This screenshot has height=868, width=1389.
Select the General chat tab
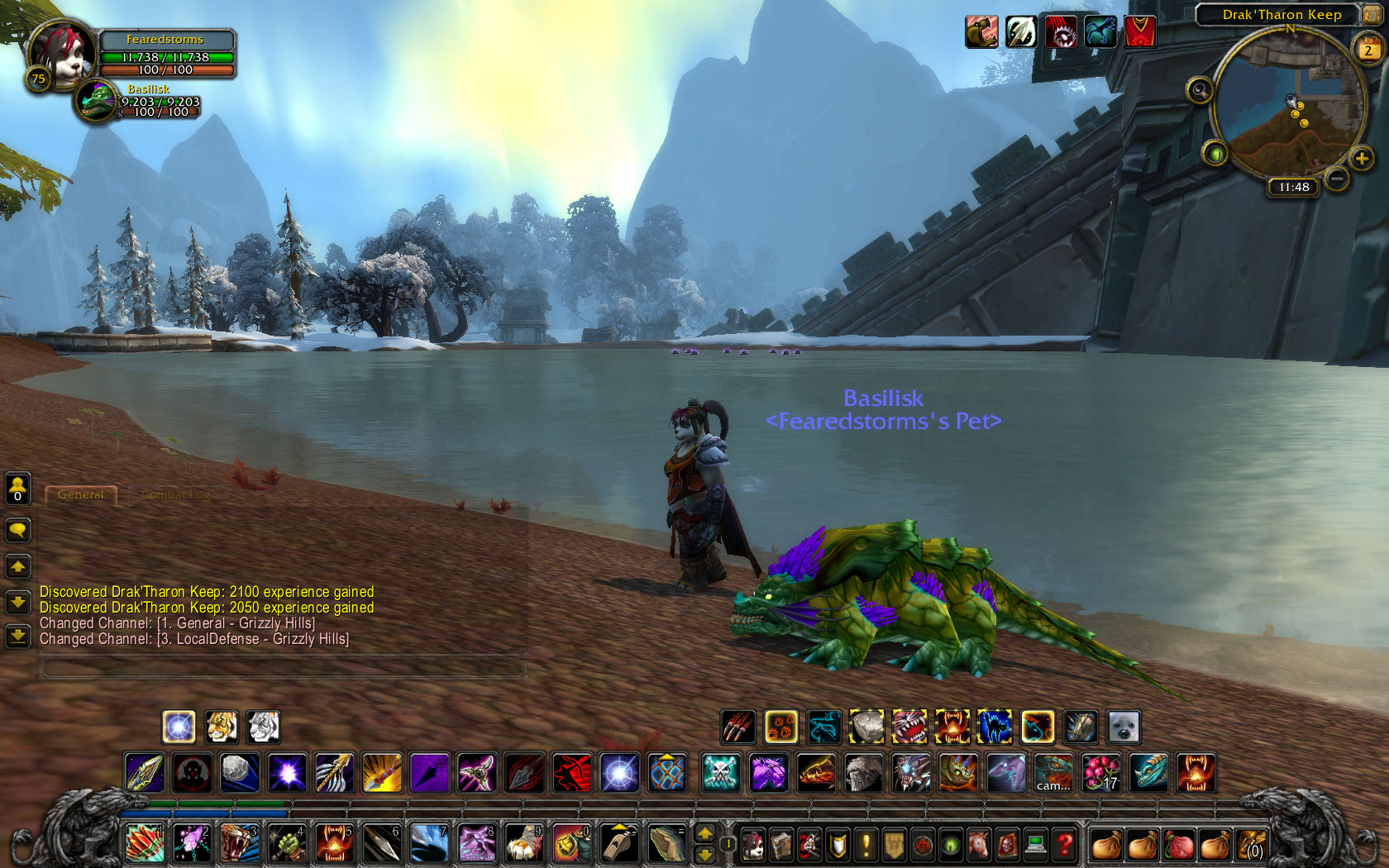[x=81, y=495]
